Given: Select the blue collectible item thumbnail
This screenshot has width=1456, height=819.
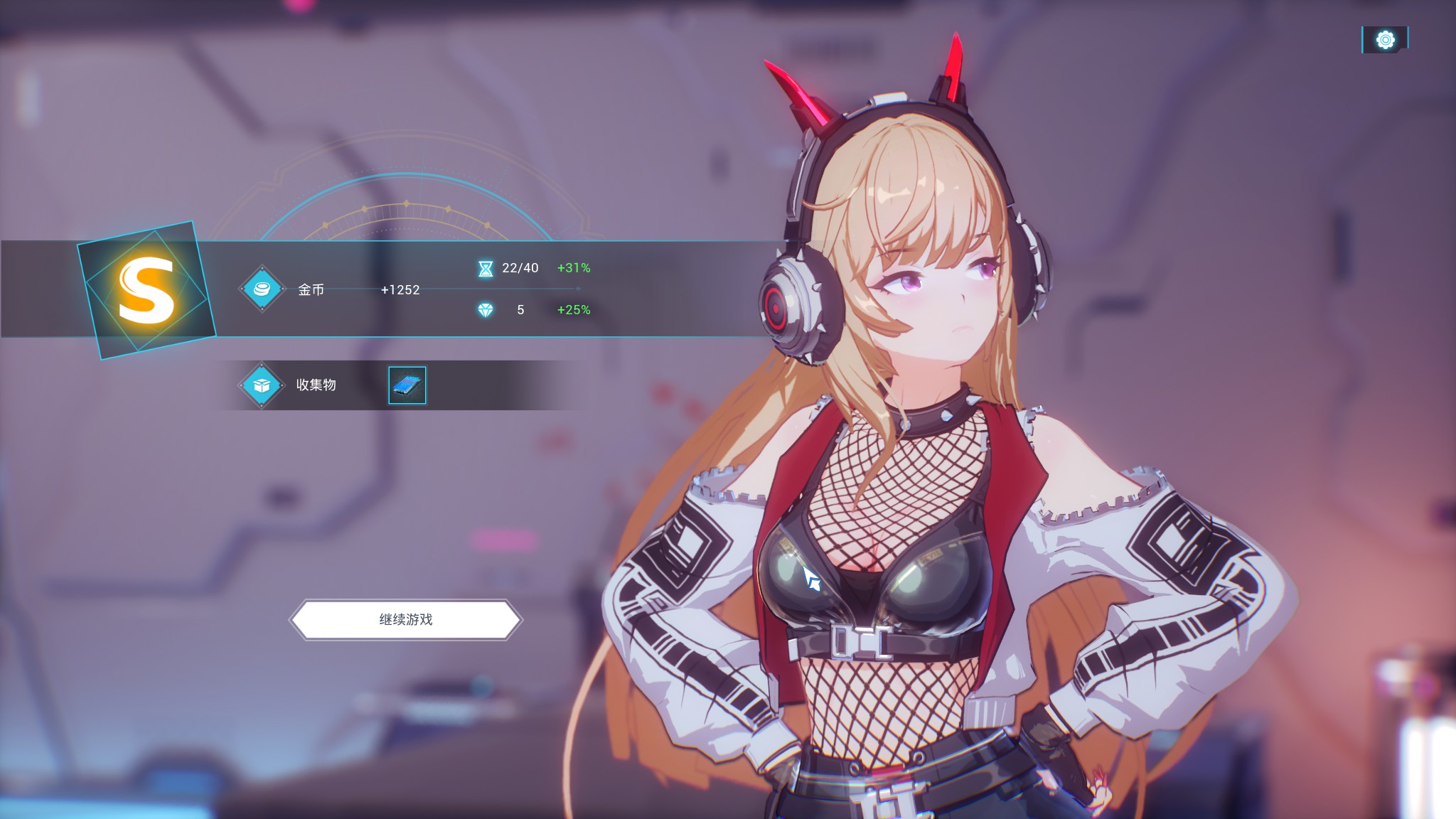Looking at the screenshot, I should [407, 385].
